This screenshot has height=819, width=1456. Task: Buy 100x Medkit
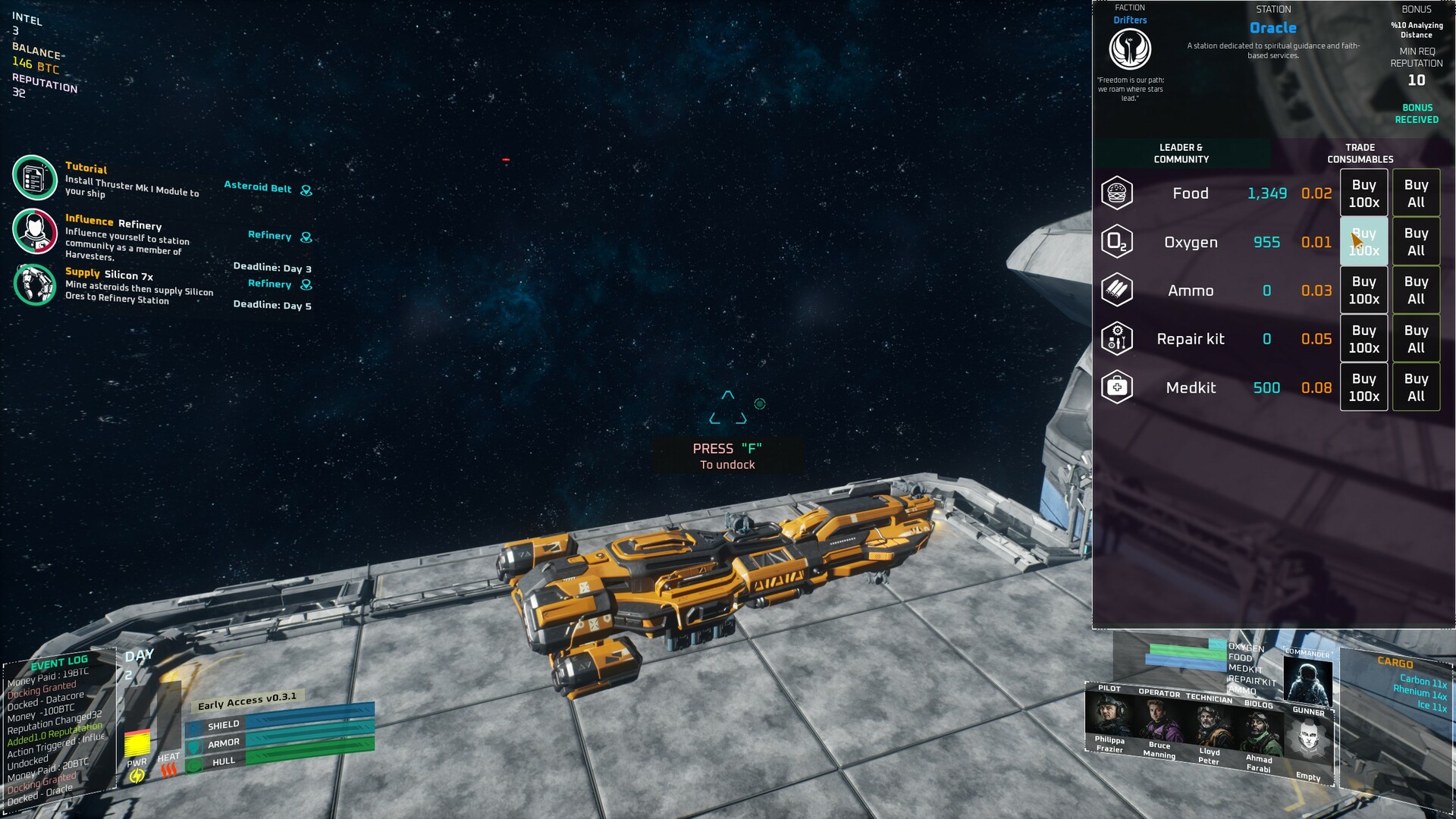[1363, 388]
